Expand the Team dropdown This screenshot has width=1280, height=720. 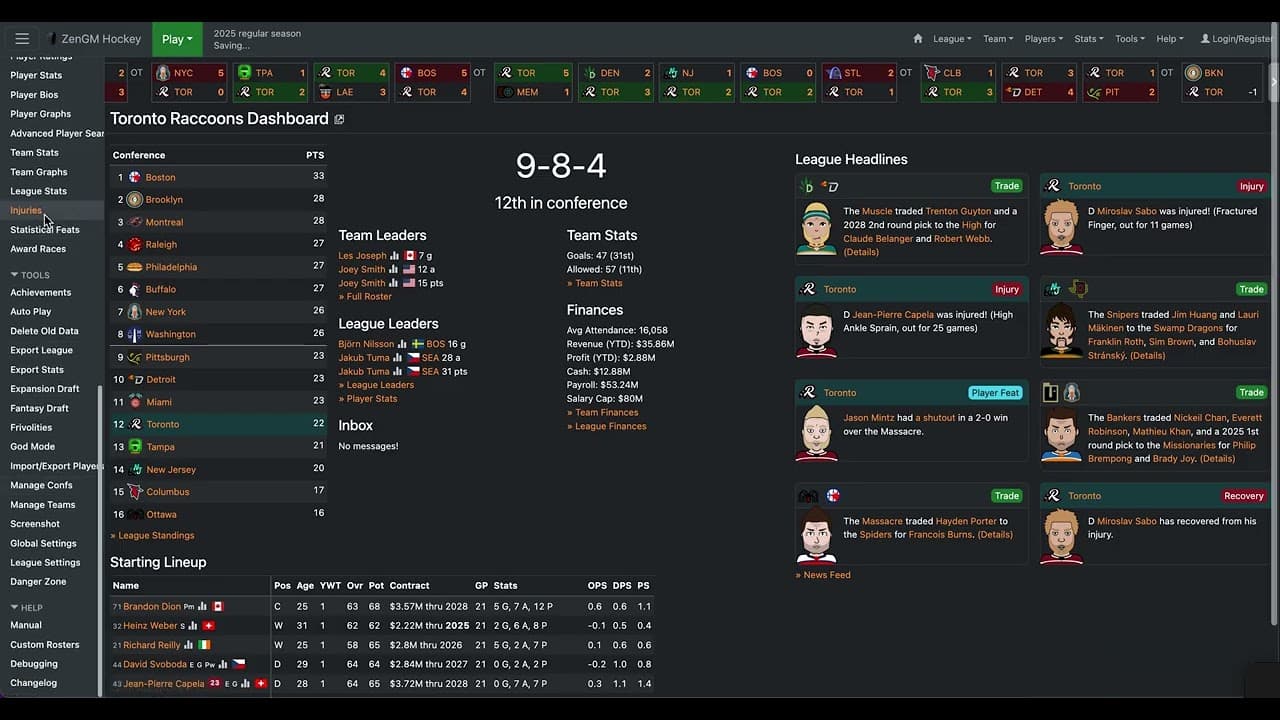(x=997, y=39)
